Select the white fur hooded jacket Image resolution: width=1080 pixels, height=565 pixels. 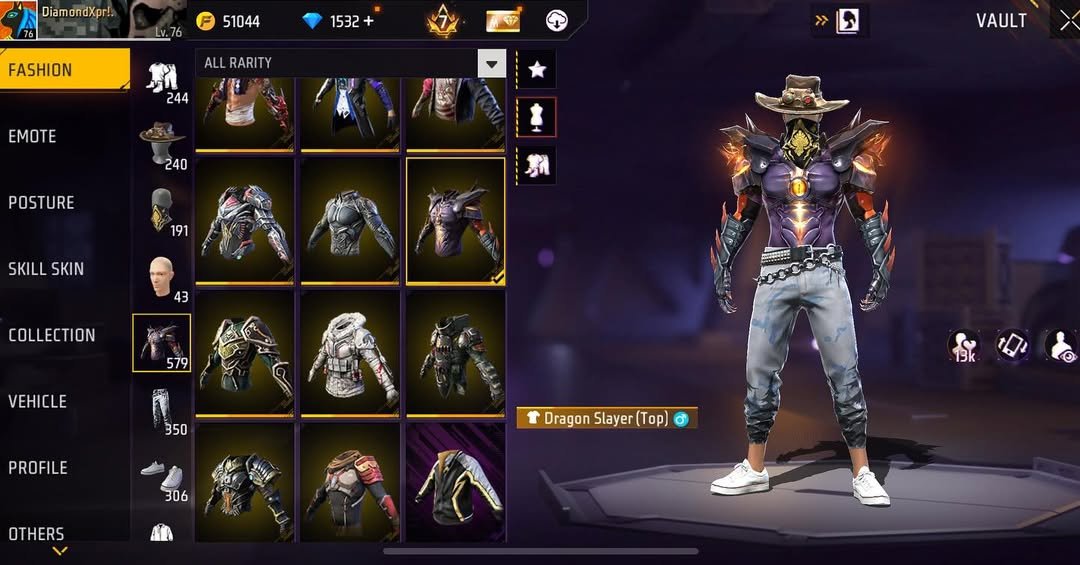pos(350,353)
